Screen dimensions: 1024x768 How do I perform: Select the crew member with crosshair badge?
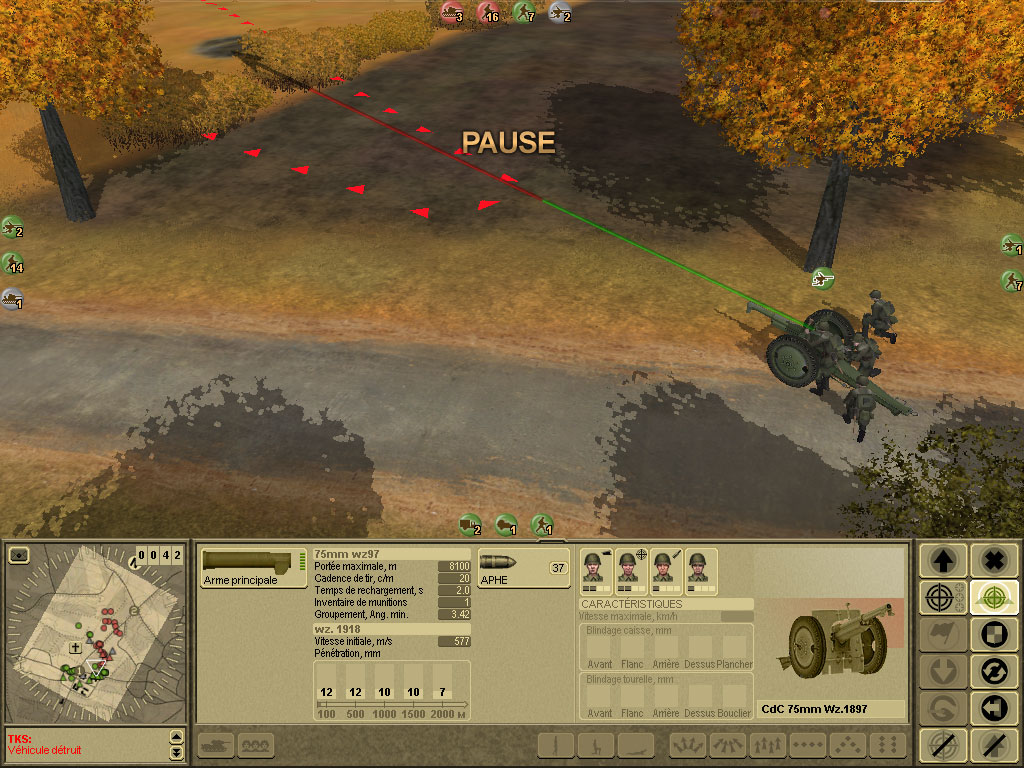tap(628, 570)
